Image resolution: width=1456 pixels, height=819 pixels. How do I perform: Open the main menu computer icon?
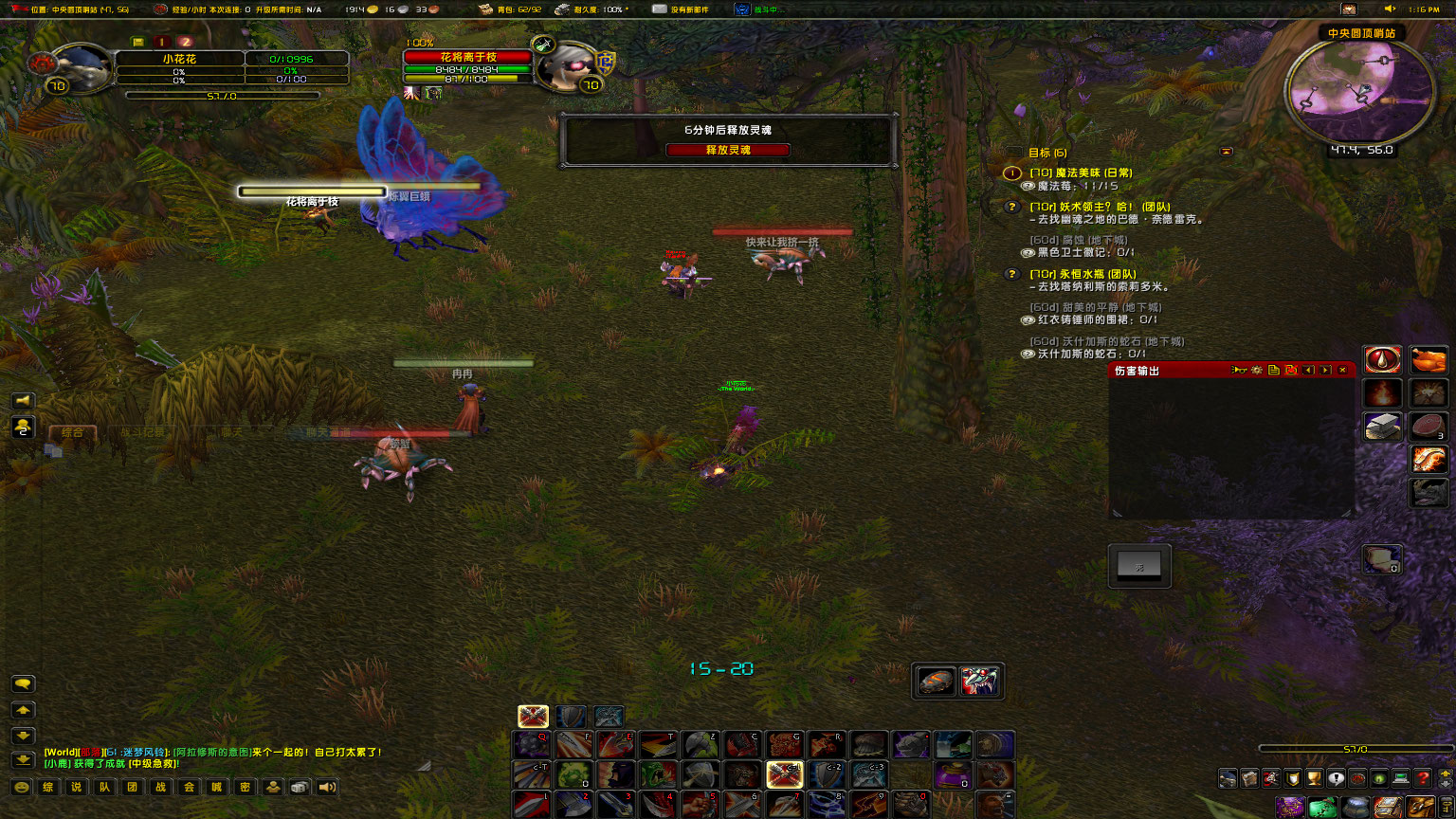click(x=1401, y=778)
